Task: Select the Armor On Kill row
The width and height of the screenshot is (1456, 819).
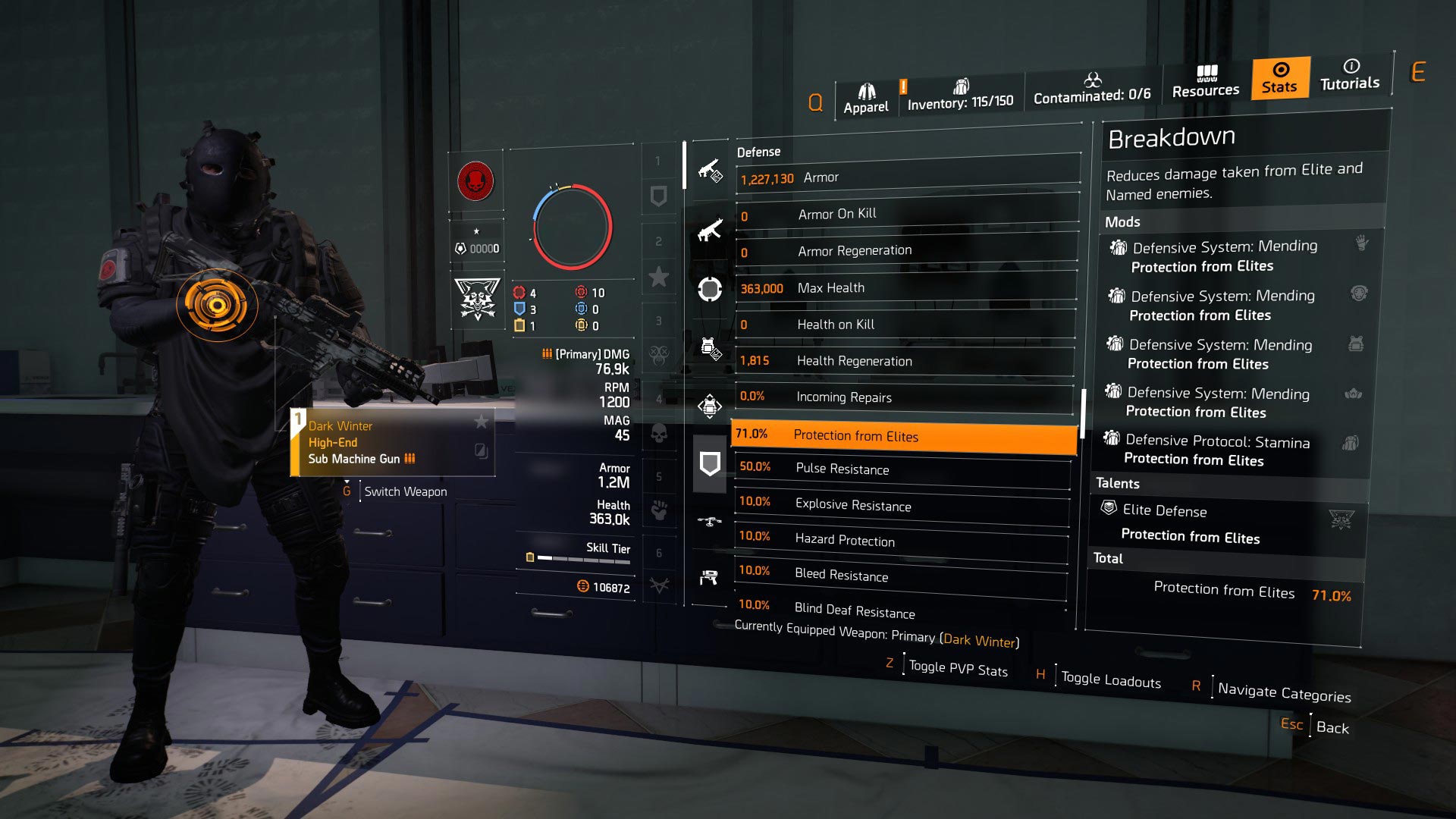Action: [x=906, y=215]
